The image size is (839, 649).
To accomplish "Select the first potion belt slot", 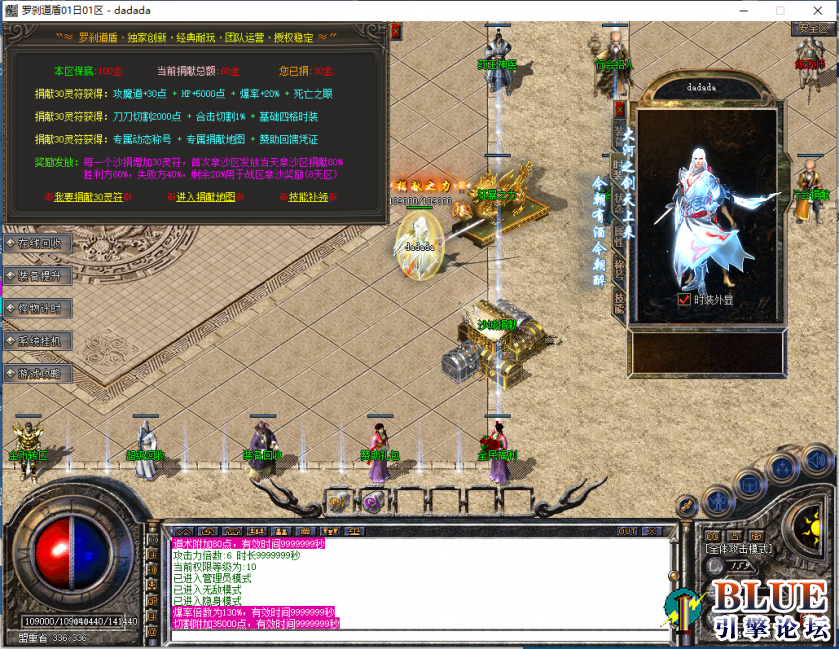I will (x=338, y=503).
